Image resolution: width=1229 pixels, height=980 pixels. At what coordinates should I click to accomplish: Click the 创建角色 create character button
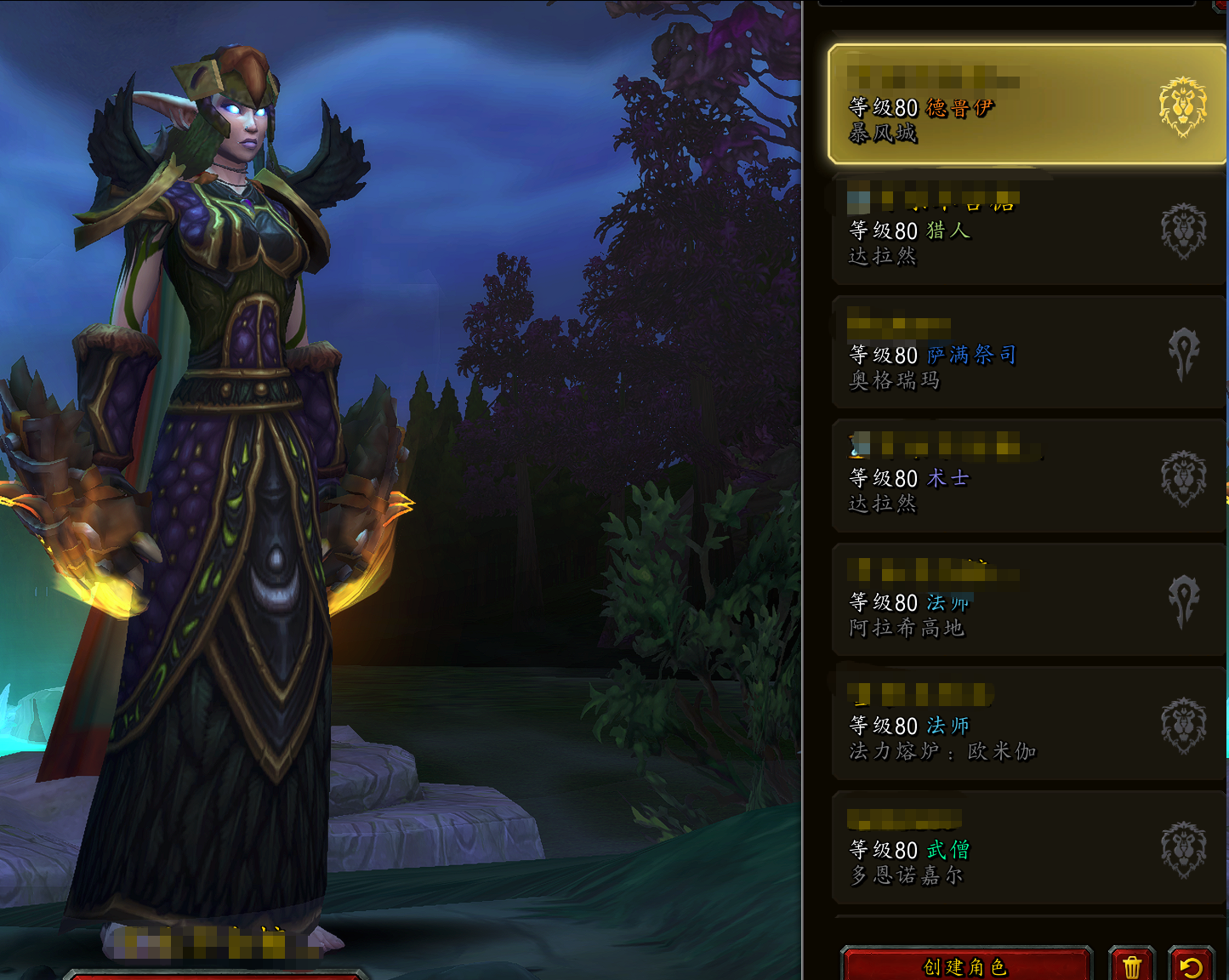(x=965, y=966)
